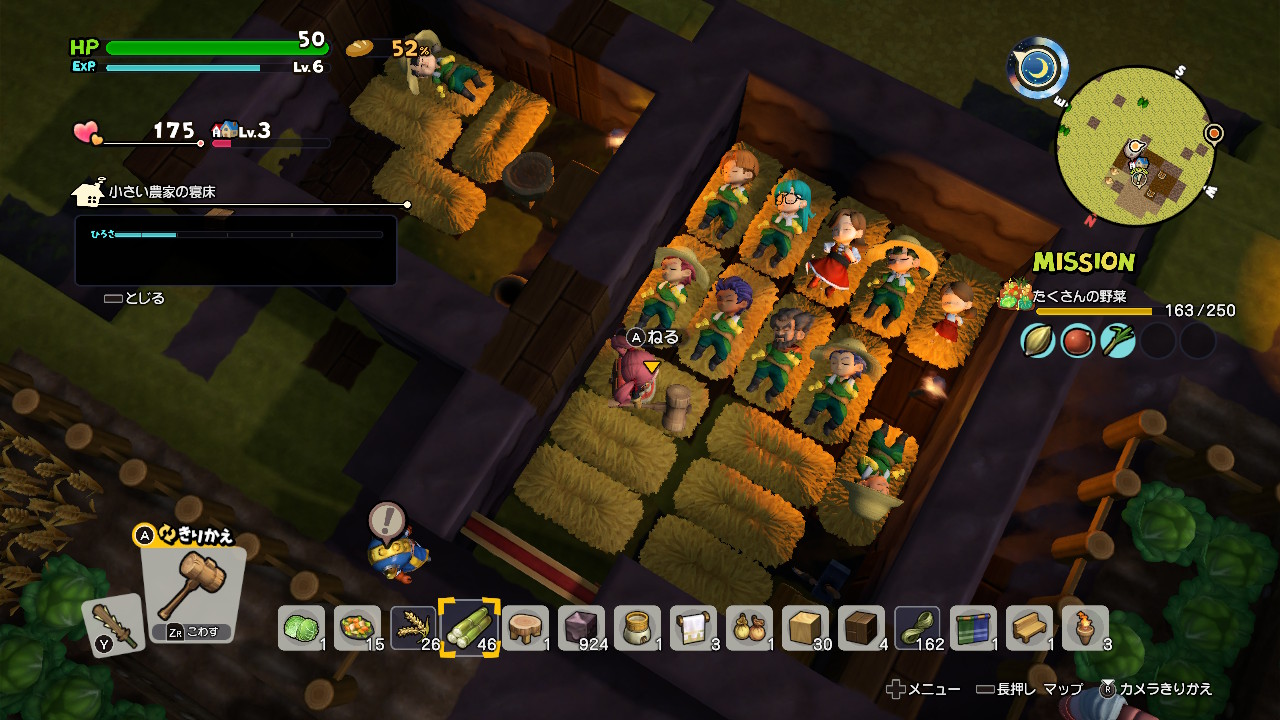Choose the wheat slot with 26

(x=413, y=628)
